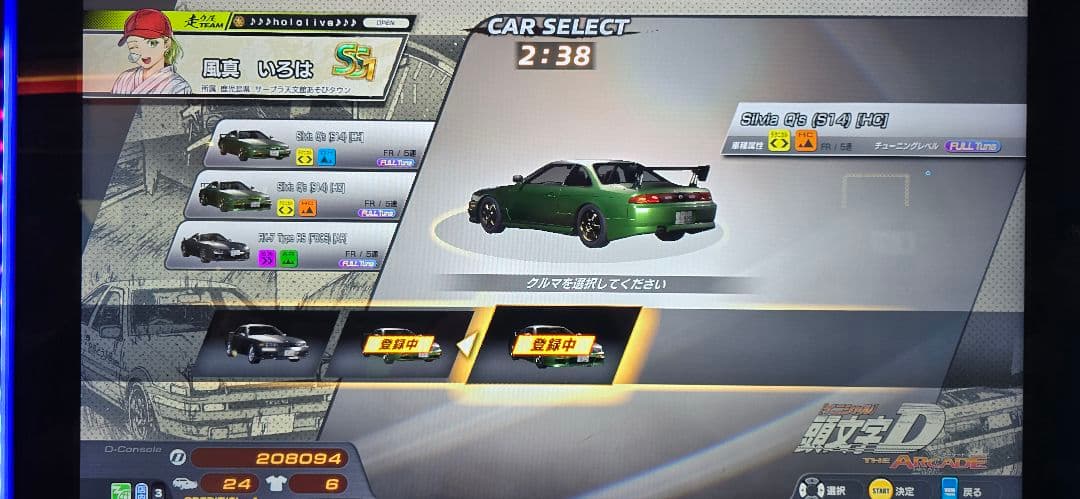This screenshot has height=499, width=1080.
Task: Select the unhighlighted 登録中 car tile
Action: tap(400, 345)
